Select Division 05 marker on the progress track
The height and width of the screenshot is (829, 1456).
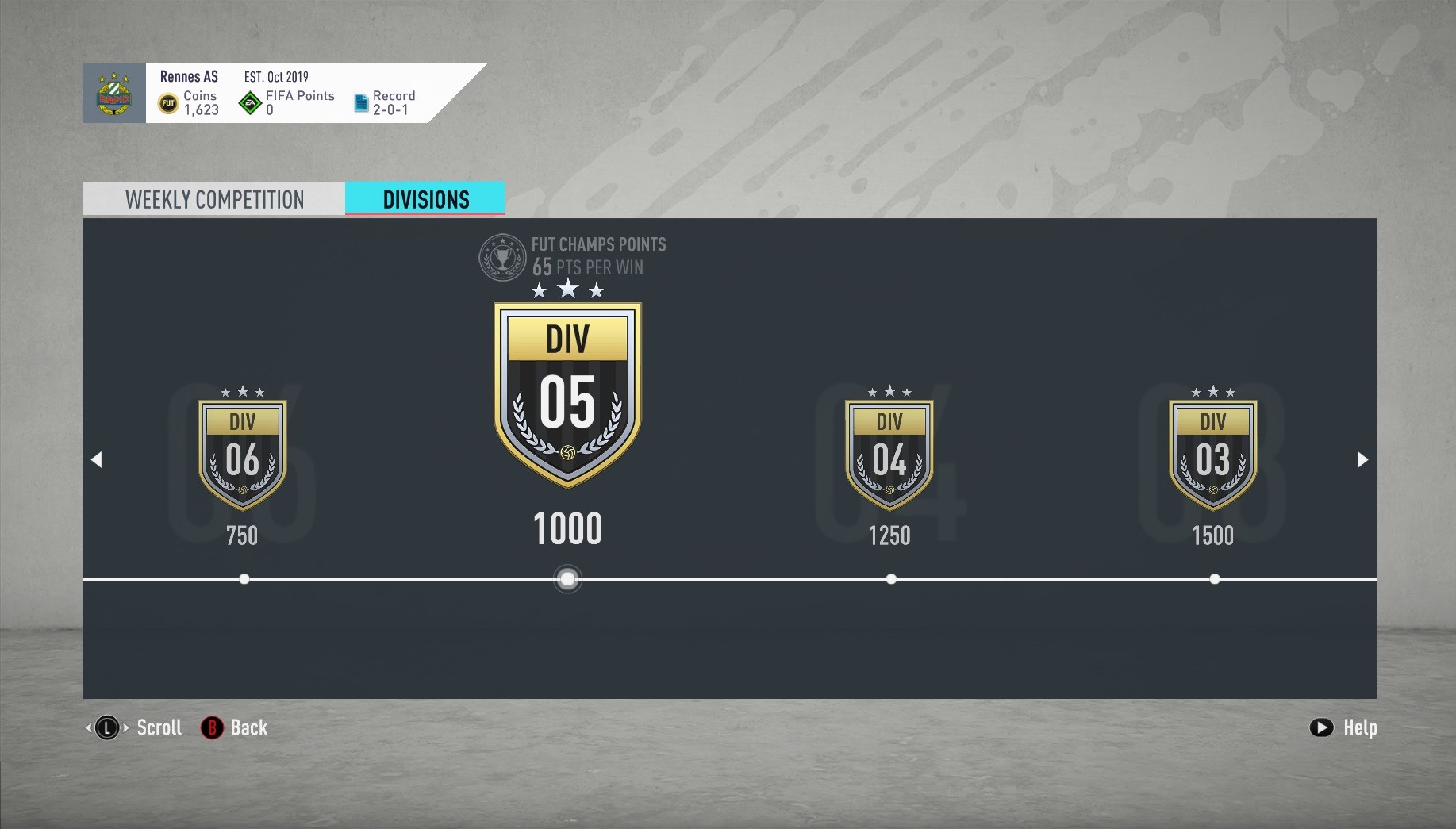(x=567, y=579)
